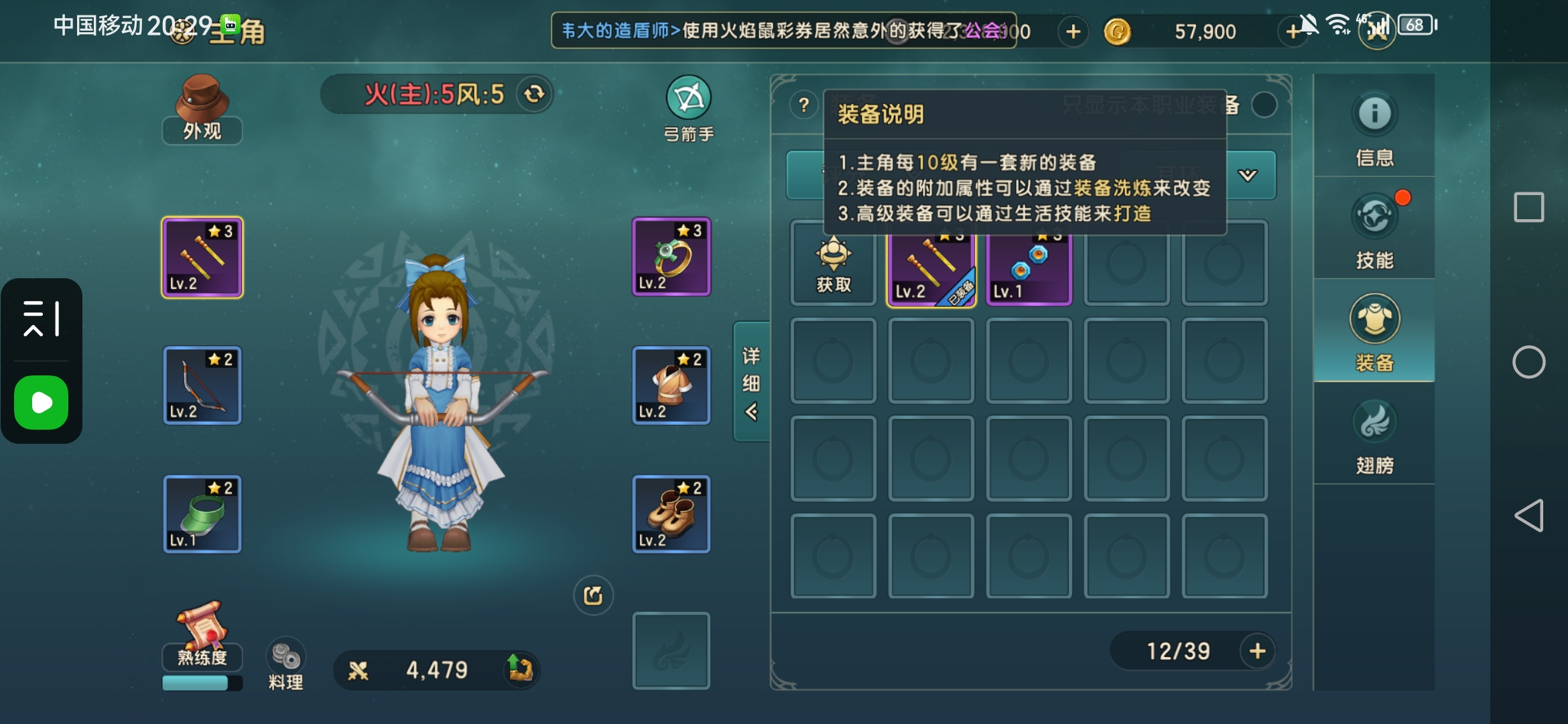
Task: Expand the floating toolbar on the left edge
Action: tap(42, 318)
